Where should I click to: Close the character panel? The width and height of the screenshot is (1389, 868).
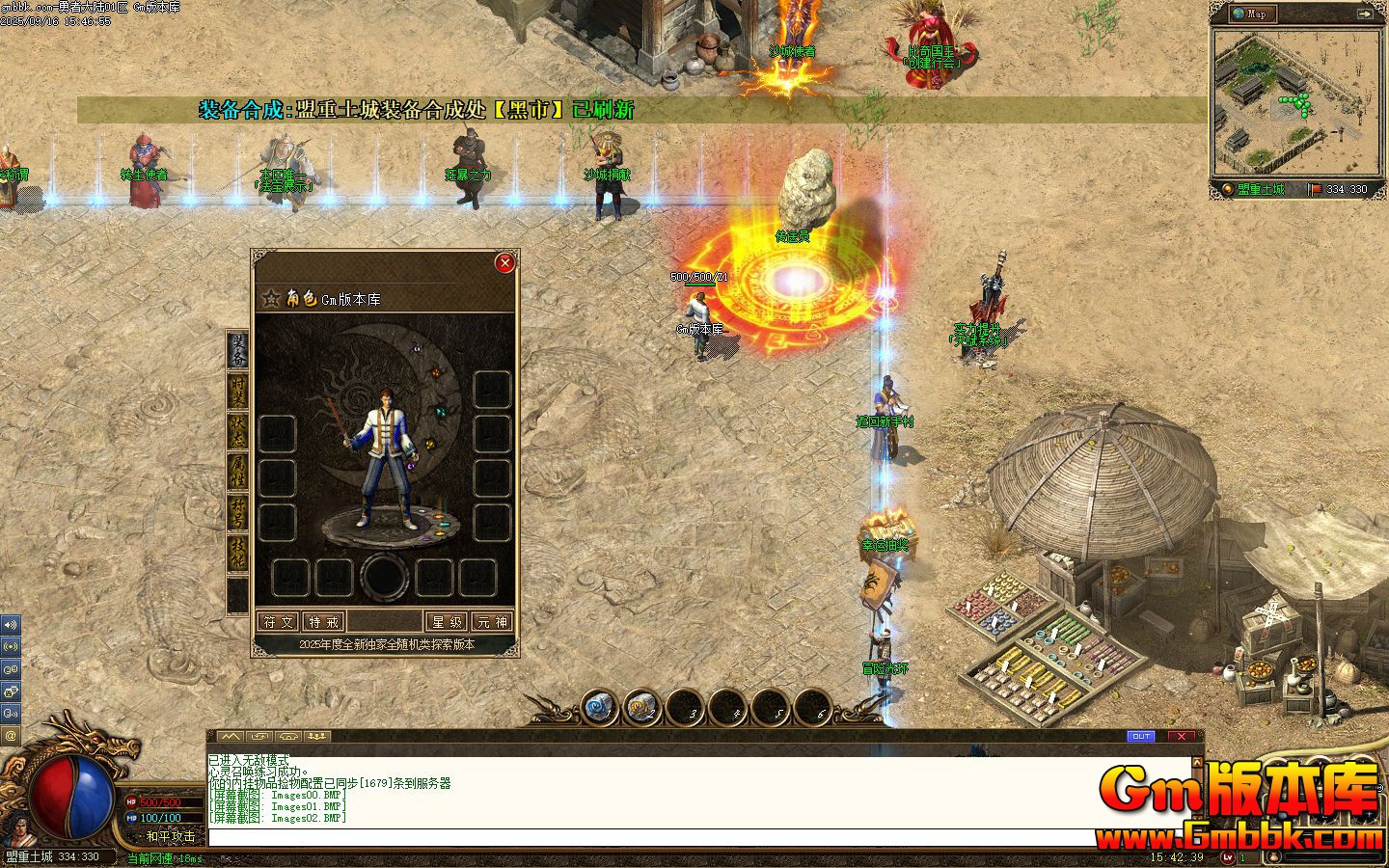tap(504, 262)
